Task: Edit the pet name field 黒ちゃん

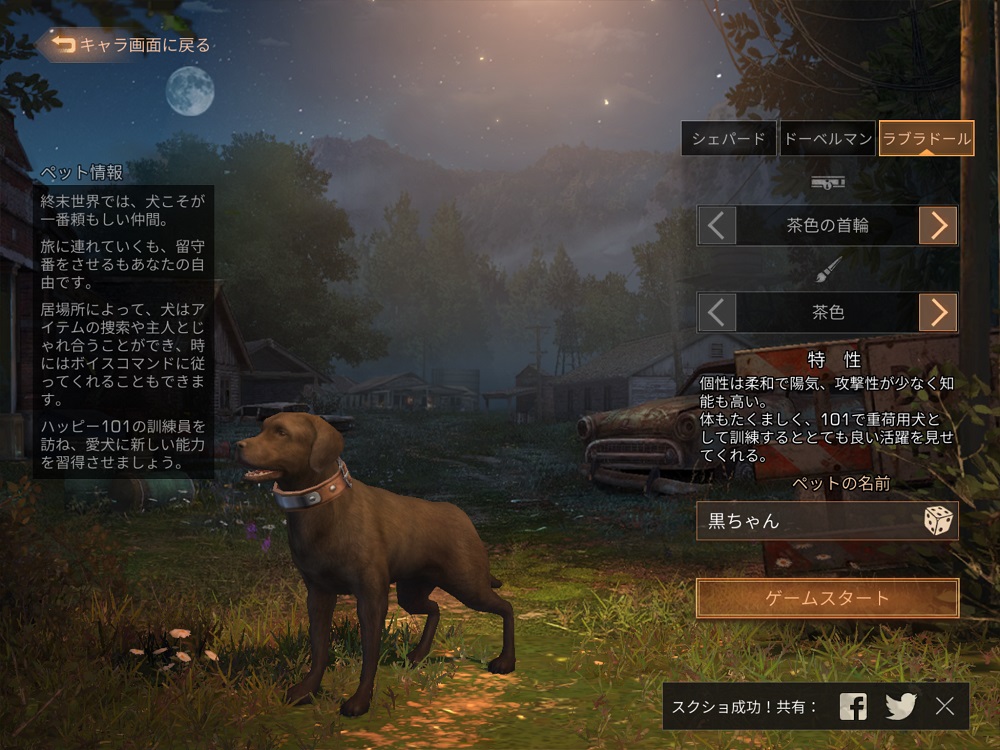Action: (x=805, y=521)
